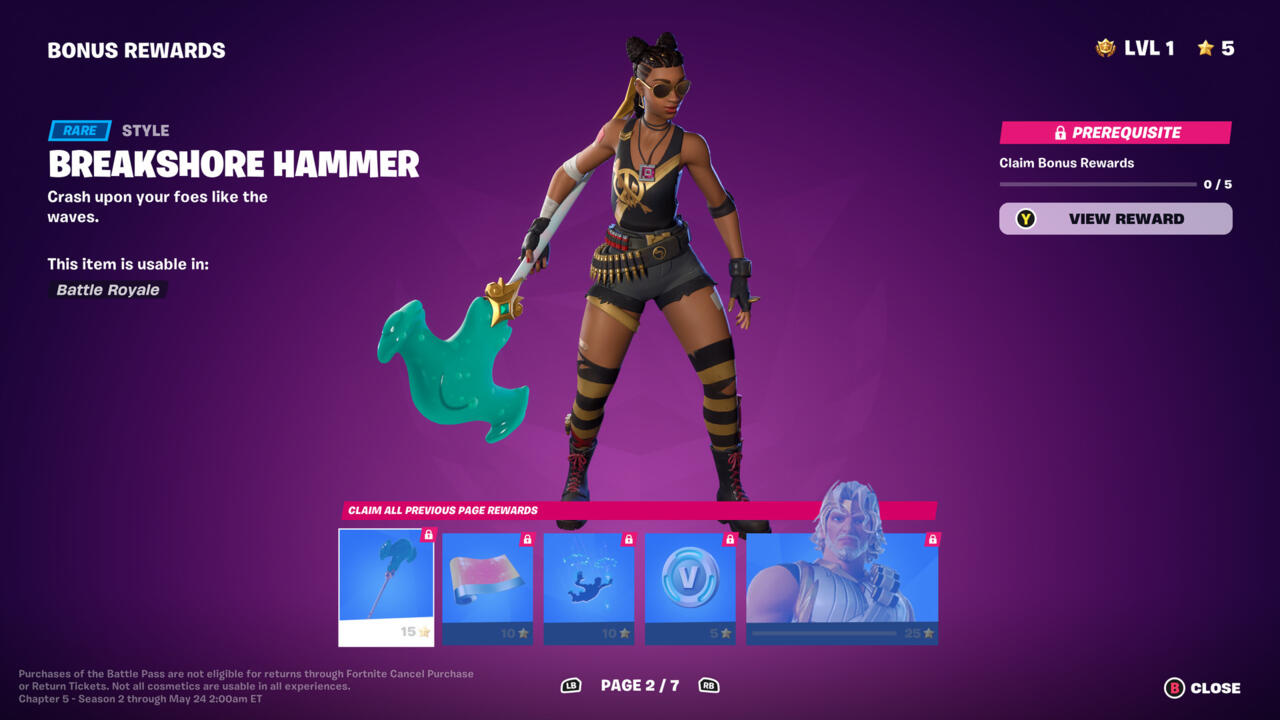Choose the pink and silver wrap reward
This screenshot has width=1280, height=720.
pos(487,587)
